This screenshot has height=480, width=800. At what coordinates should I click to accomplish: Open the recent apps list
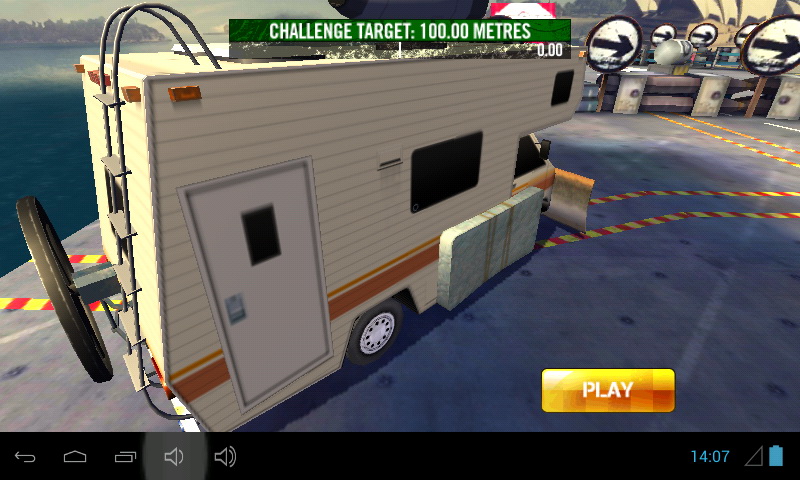[125, 457]
